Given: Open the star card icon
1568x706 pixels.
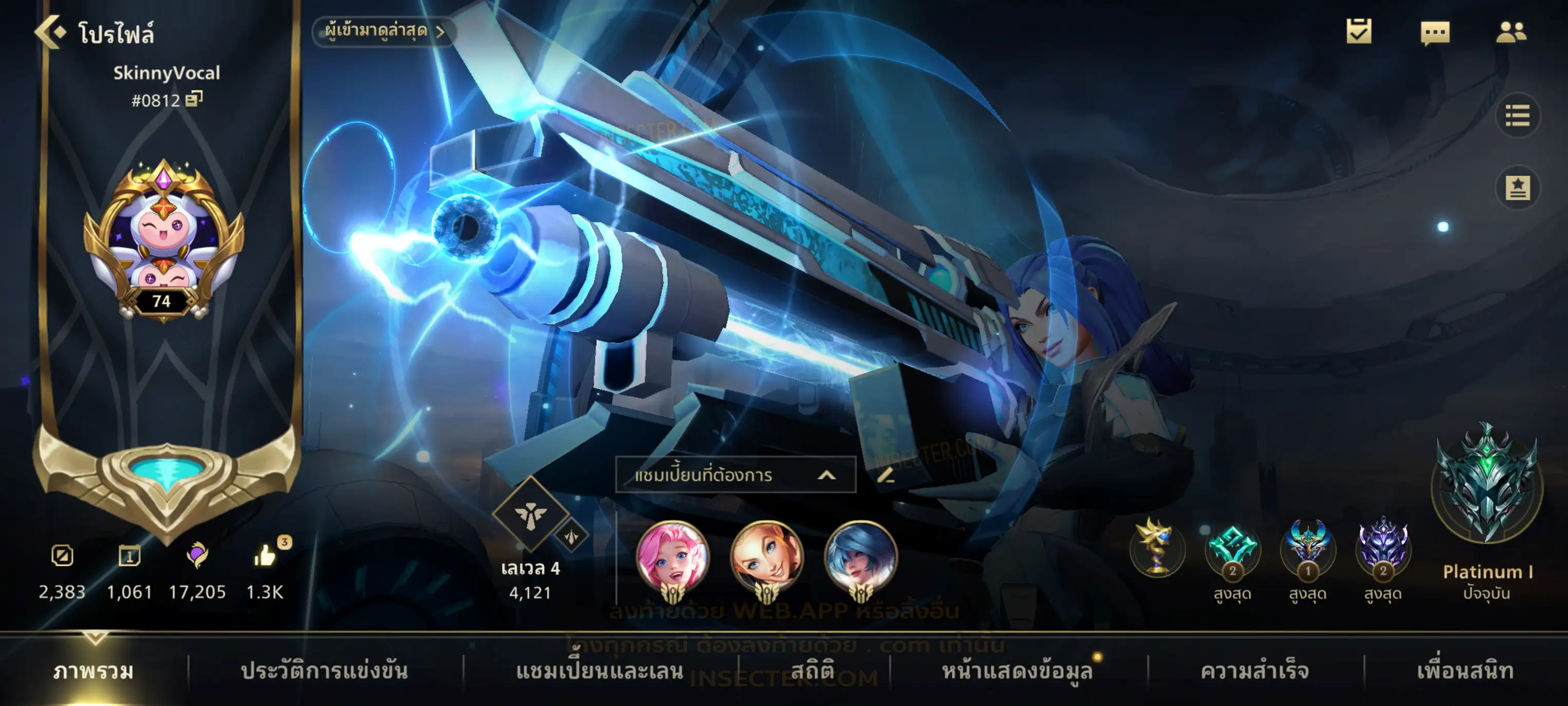Looking at the screenshot, I should click(1517, 188).
